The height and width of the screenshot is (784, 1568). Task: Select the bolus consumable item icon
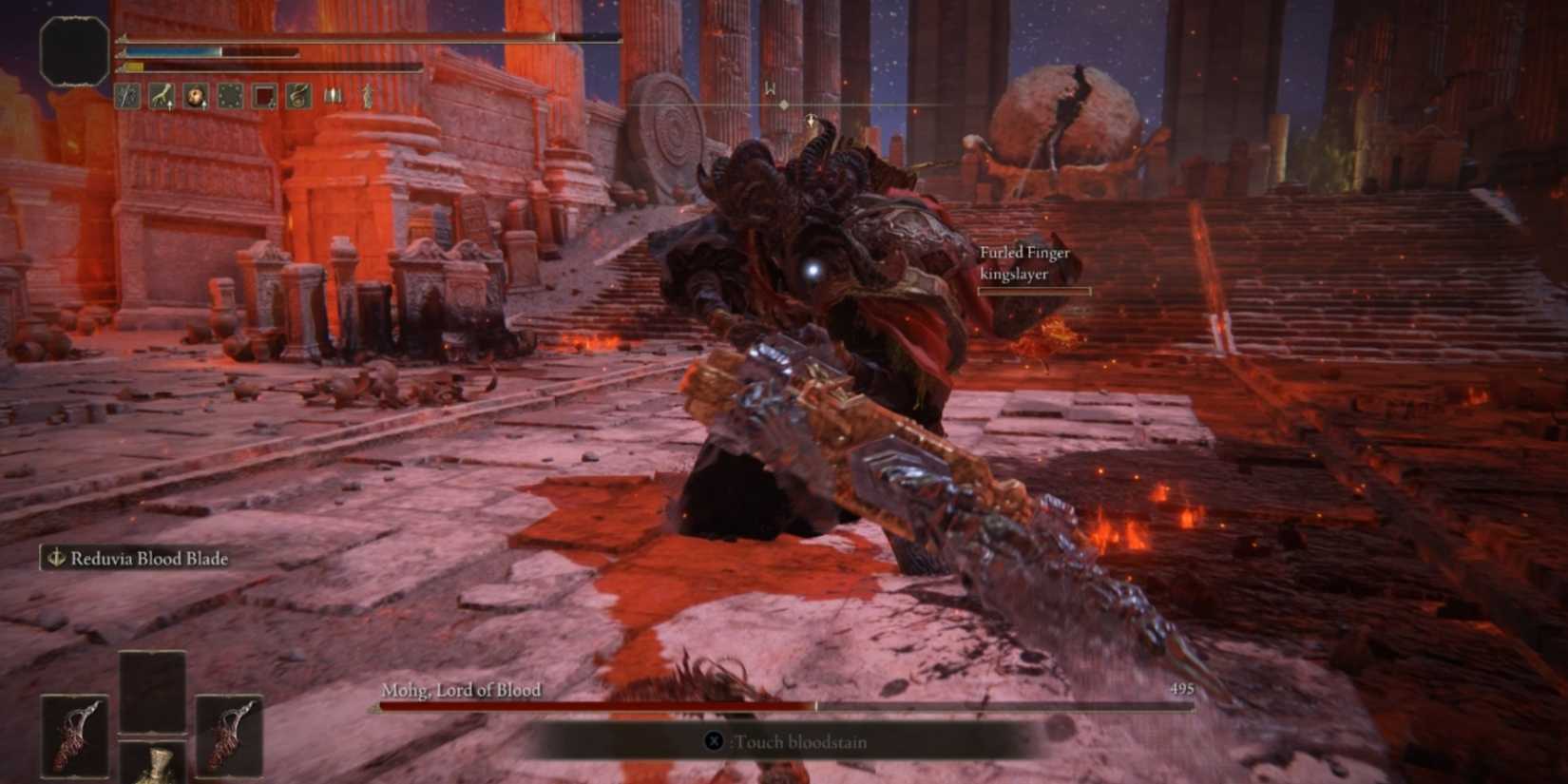point(193,94)
